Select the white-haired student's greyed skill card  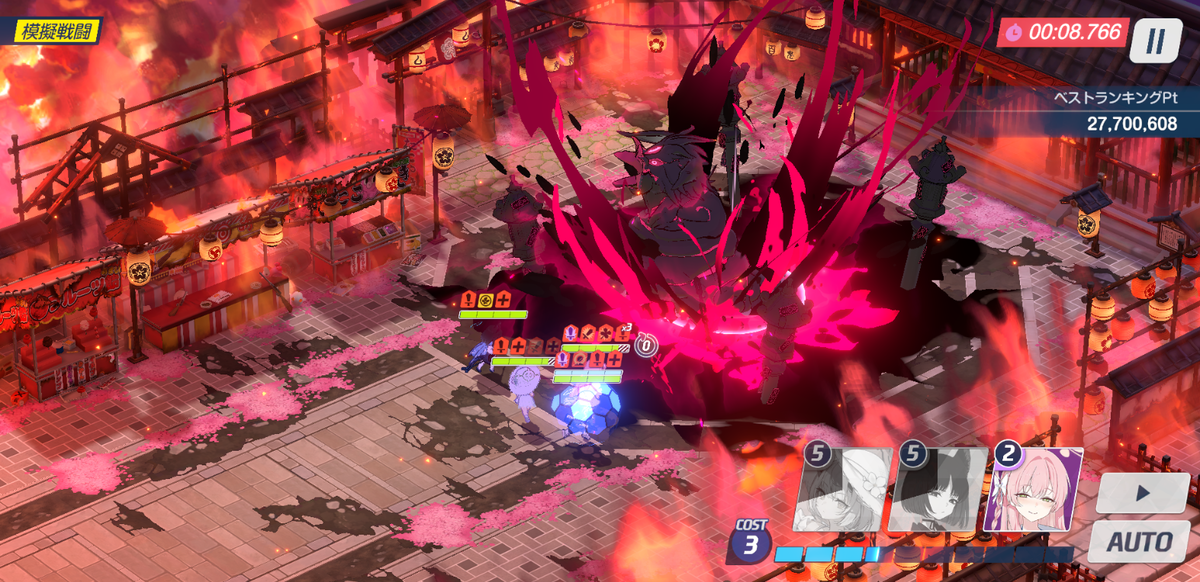(x=842, y=489)
